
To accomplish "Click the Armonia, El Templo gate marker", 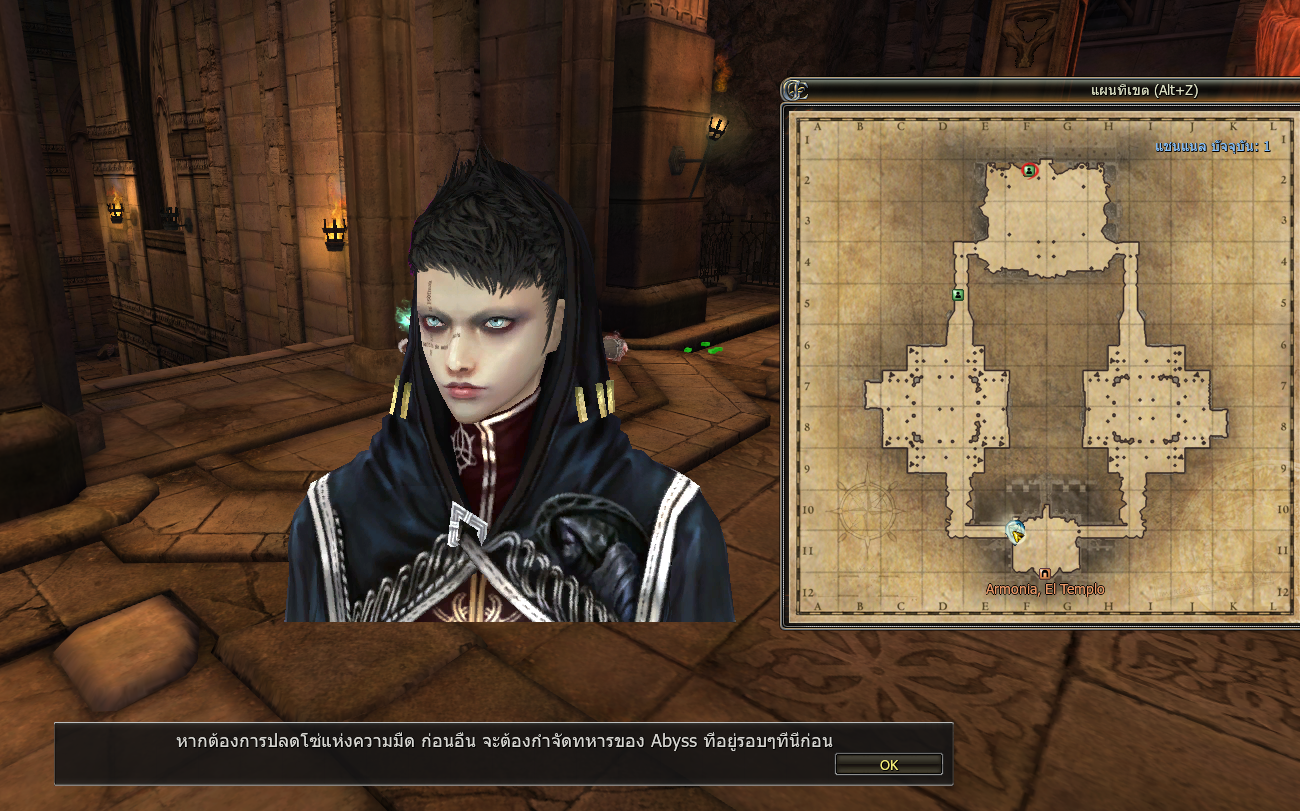I will [1045, 573].
